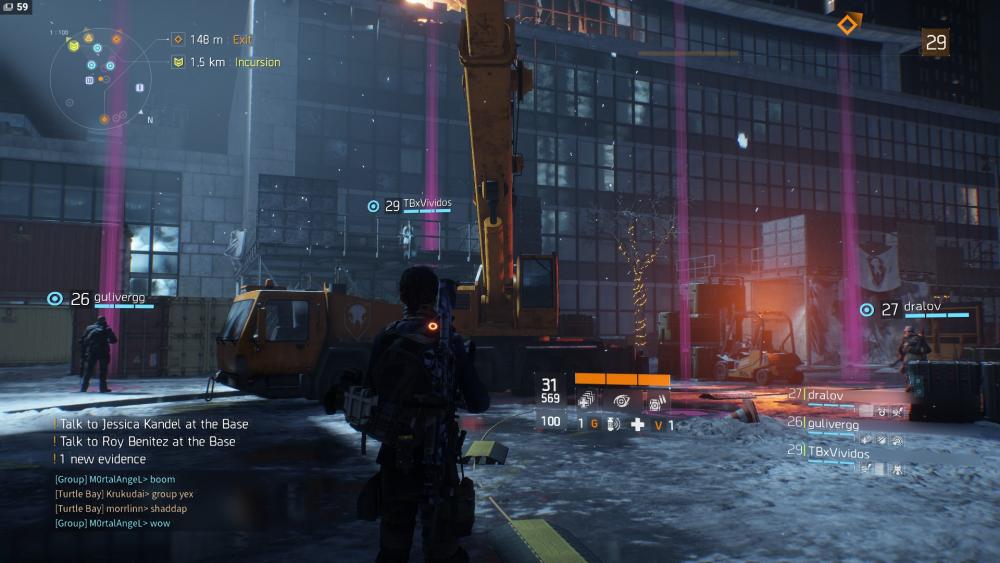Click the yellow Incursion marker on minimap
This screenshot has width=1000, height=563.
coord(74,45)
